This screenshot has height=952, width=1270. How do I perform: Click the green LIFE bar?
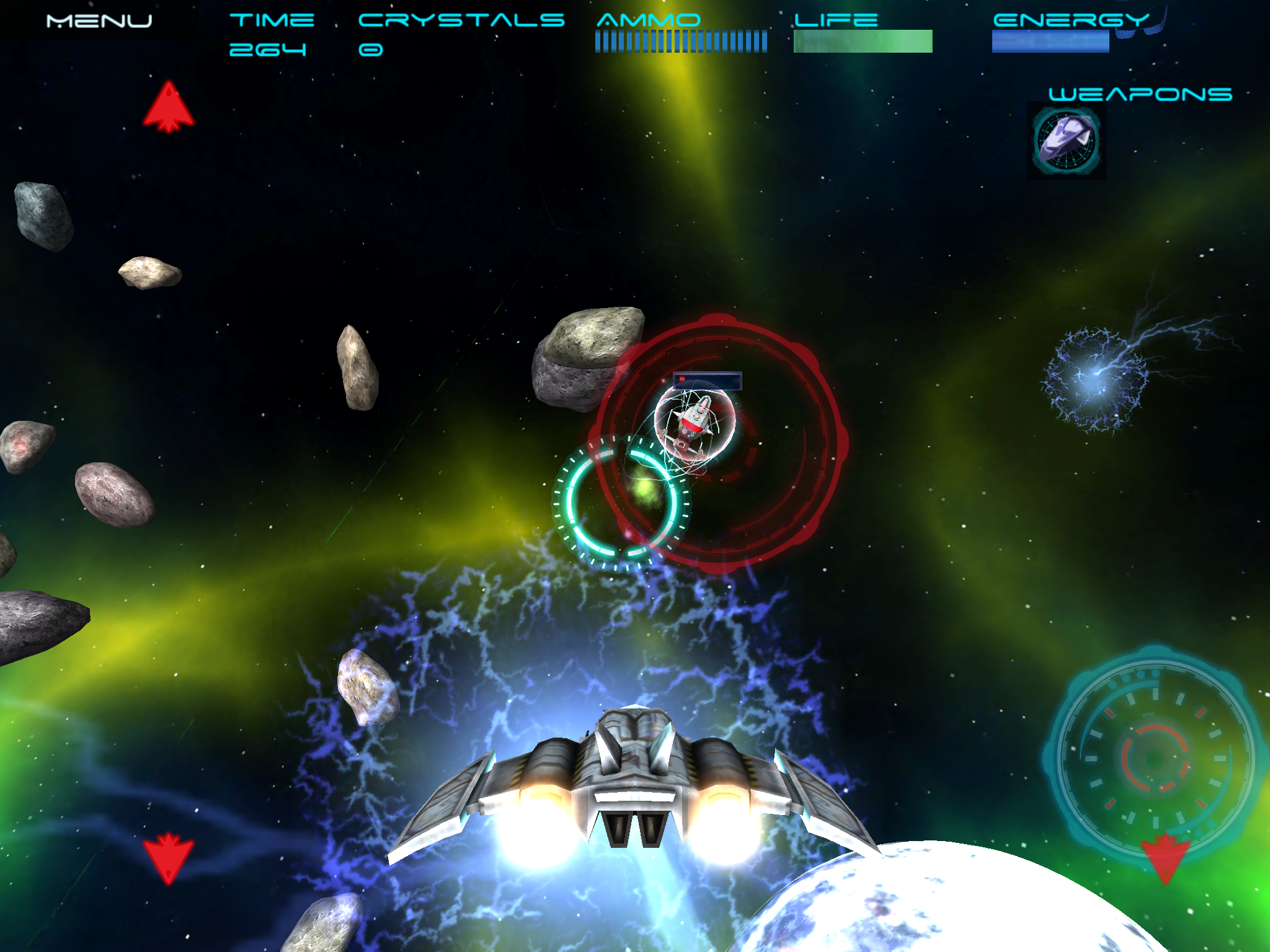(862, 40)
